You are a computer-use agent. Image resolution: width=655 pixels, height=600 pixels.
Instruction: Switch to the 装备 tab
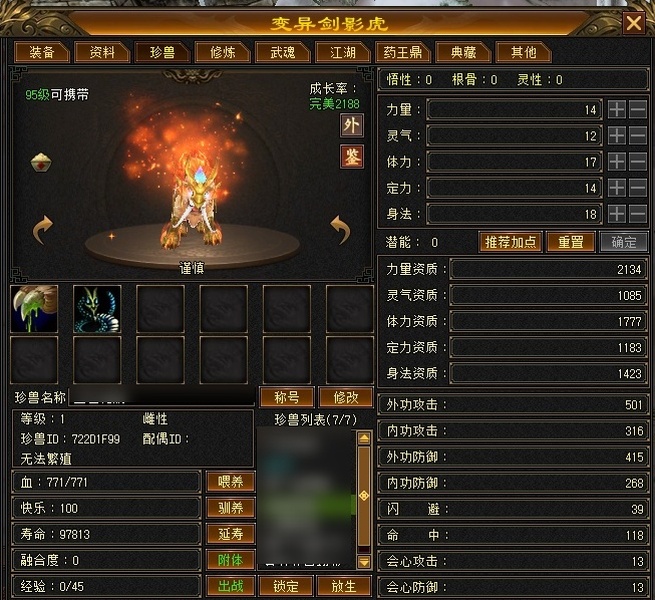41,52
